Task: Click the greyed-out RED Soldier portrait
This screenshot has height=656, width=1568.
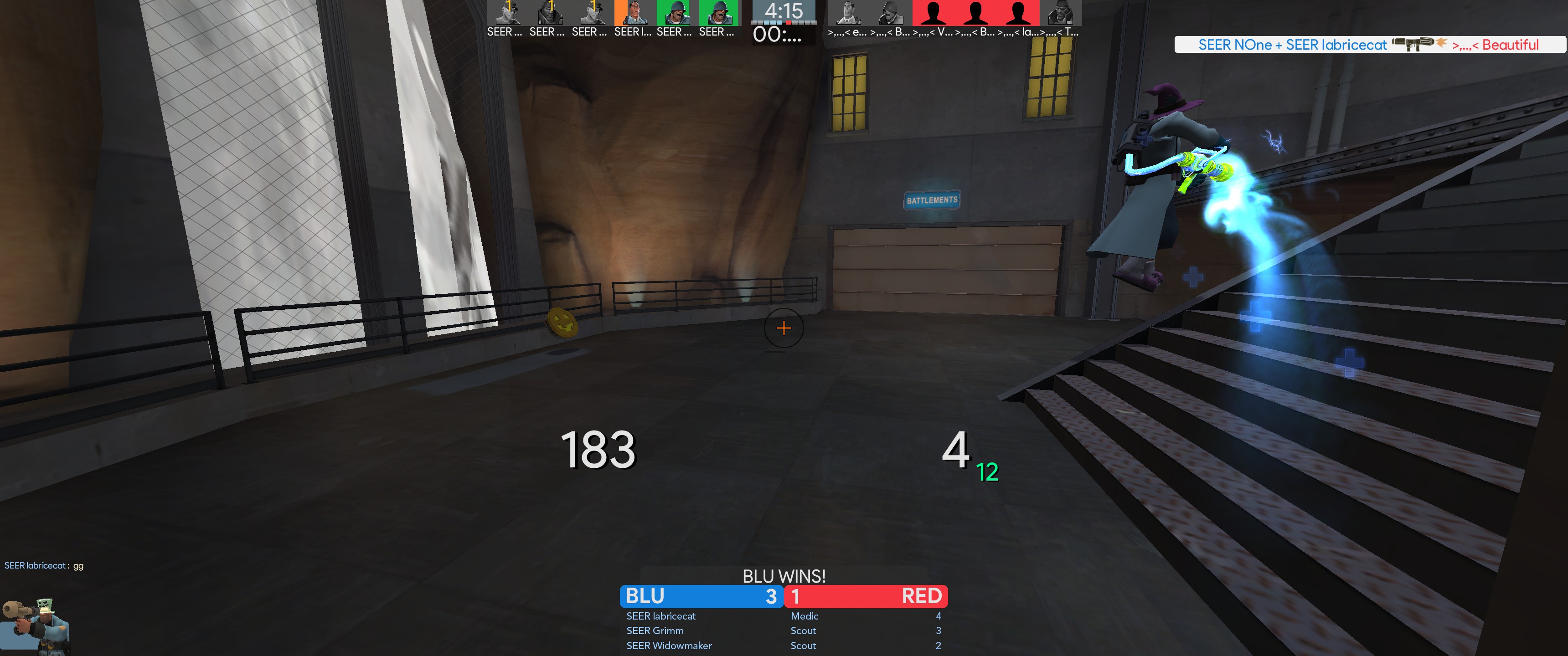Action: 890,13
